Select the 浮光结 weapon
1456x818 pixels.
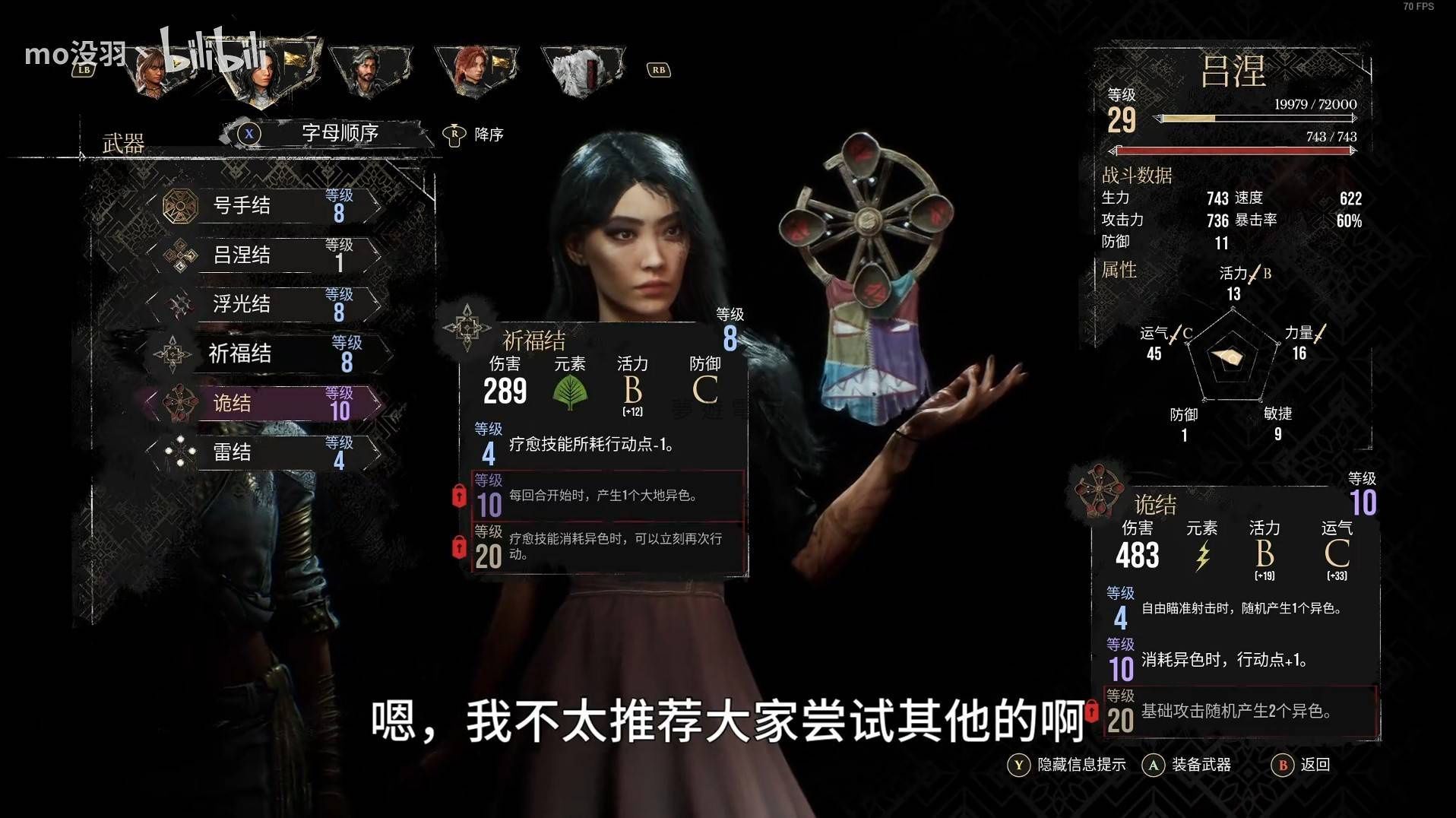(x=266, y=304)
